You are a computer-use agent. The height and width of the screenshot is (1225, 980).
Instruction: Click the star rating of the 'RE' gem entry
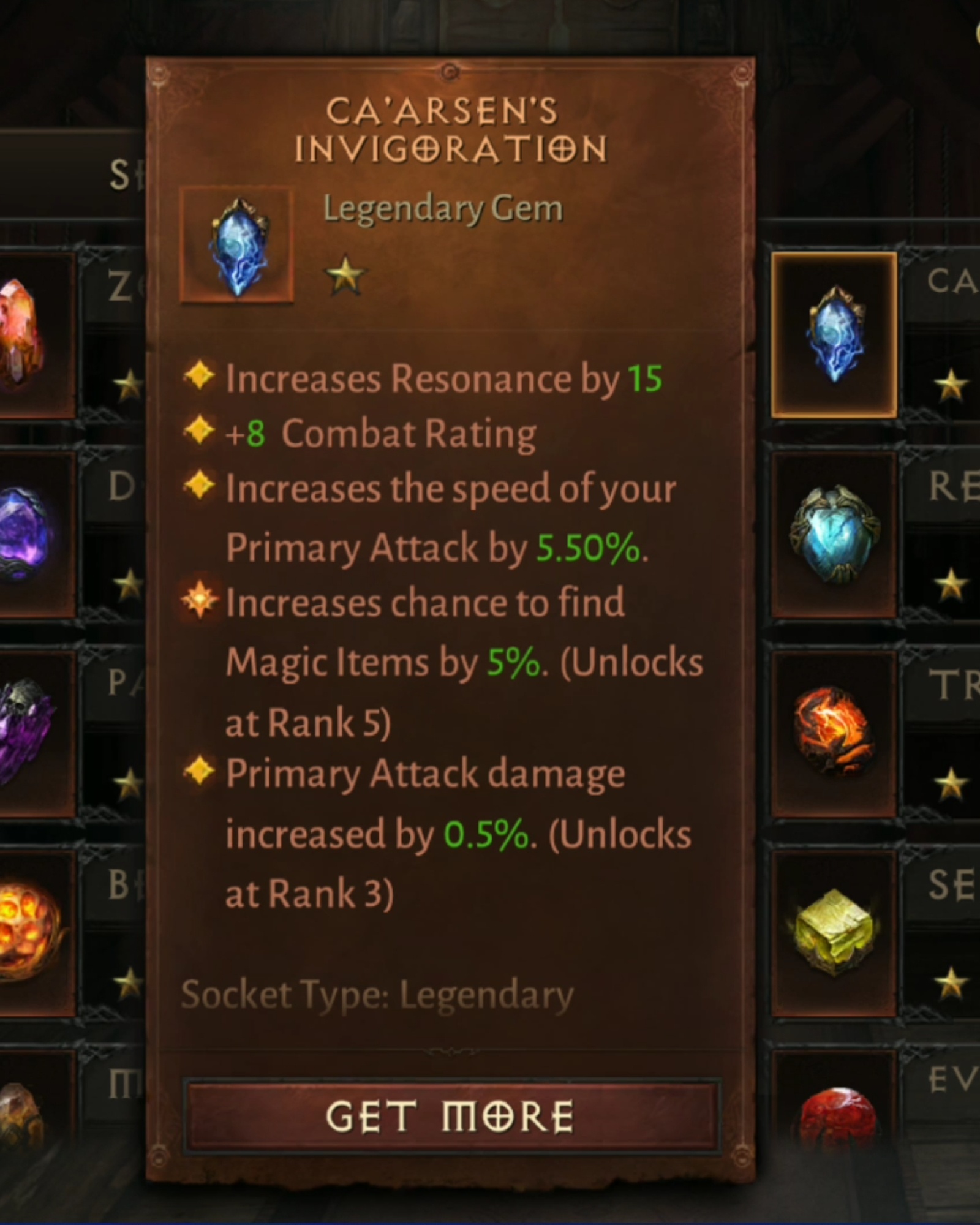(951, 585)
